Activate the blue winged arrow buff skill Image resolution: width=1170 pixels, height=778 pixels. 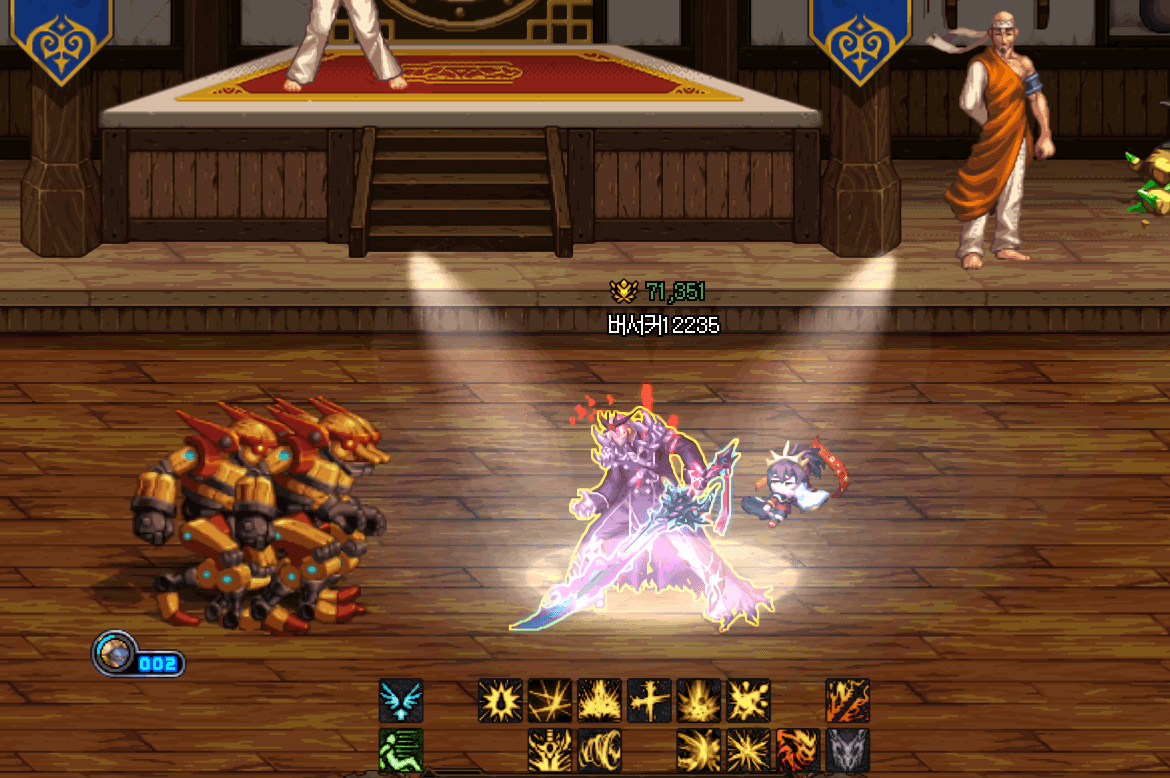[401, 701]
